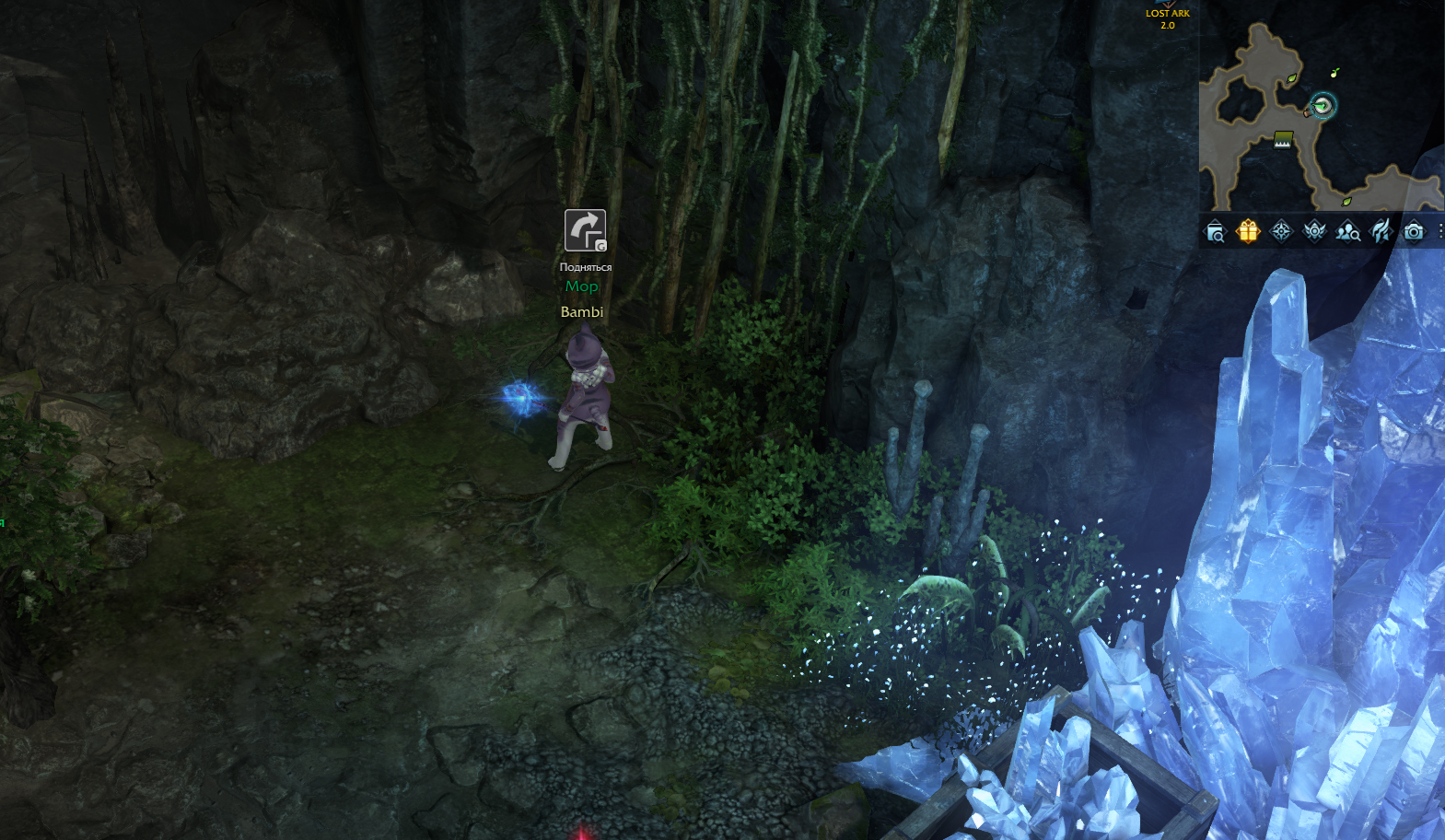Claim rewards via the golden gift icon
The image size is (1445, 840).
[1248, 231]
